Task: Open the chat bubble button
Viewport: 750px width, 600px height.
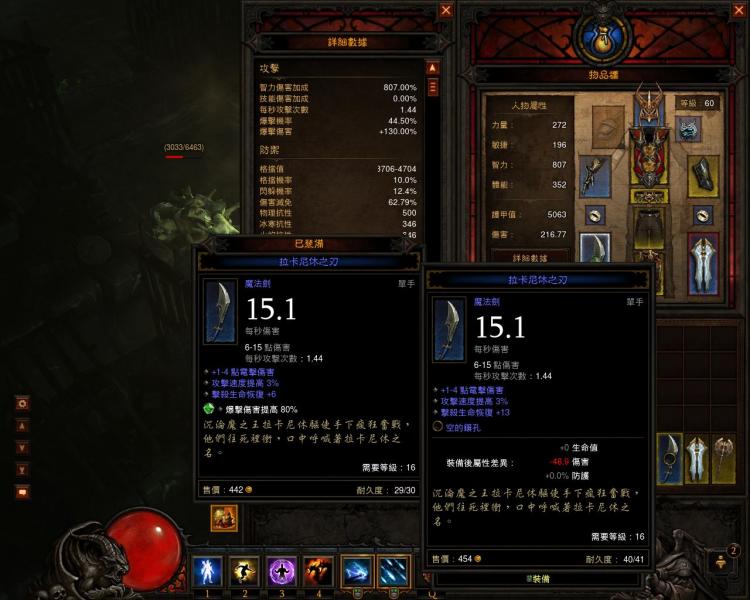Action: tap(21, 491)
